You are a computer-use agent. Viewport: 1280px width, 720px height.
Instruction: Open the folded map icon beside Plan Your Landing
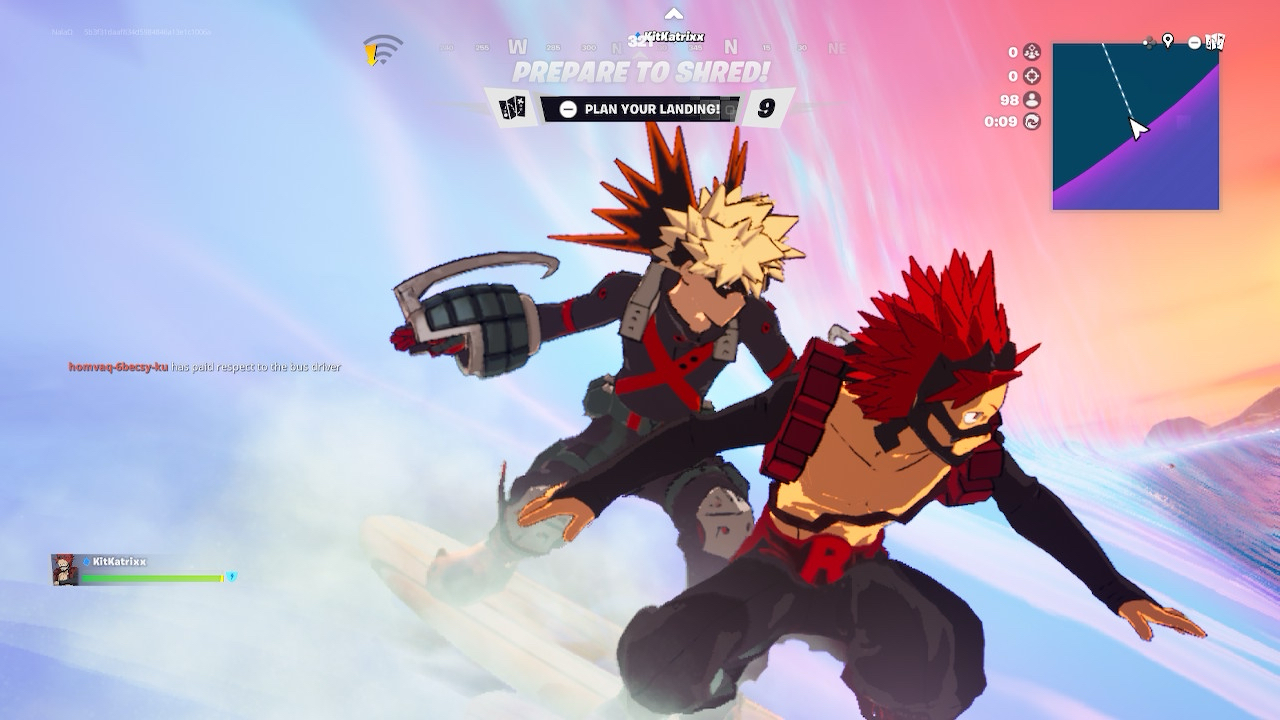(x=513, y=109)
